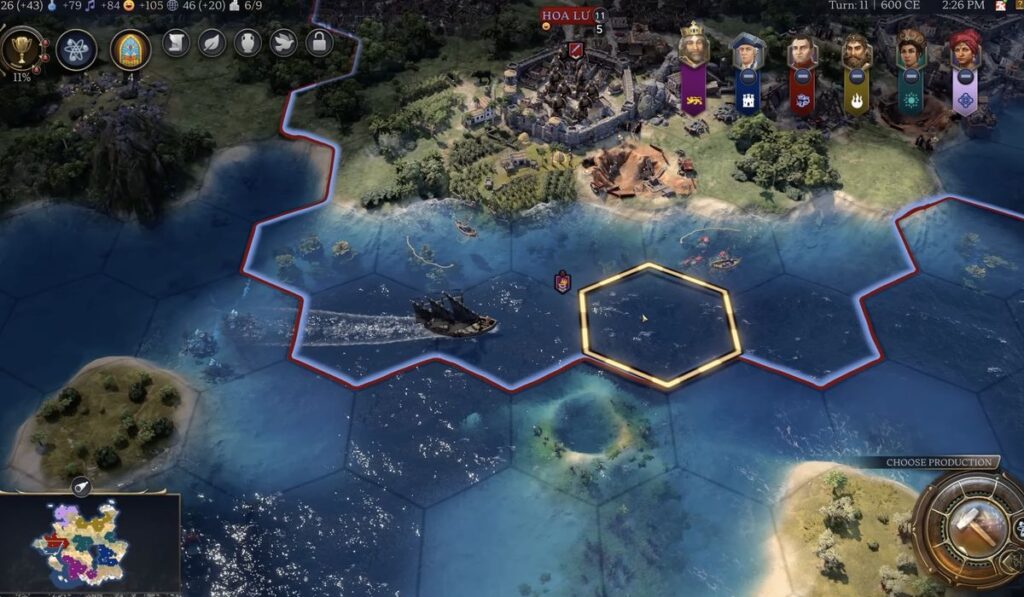This screenshot has height=597, width=1024.
Task: Open the tech tree atom icon
Action: coord(77,49)
